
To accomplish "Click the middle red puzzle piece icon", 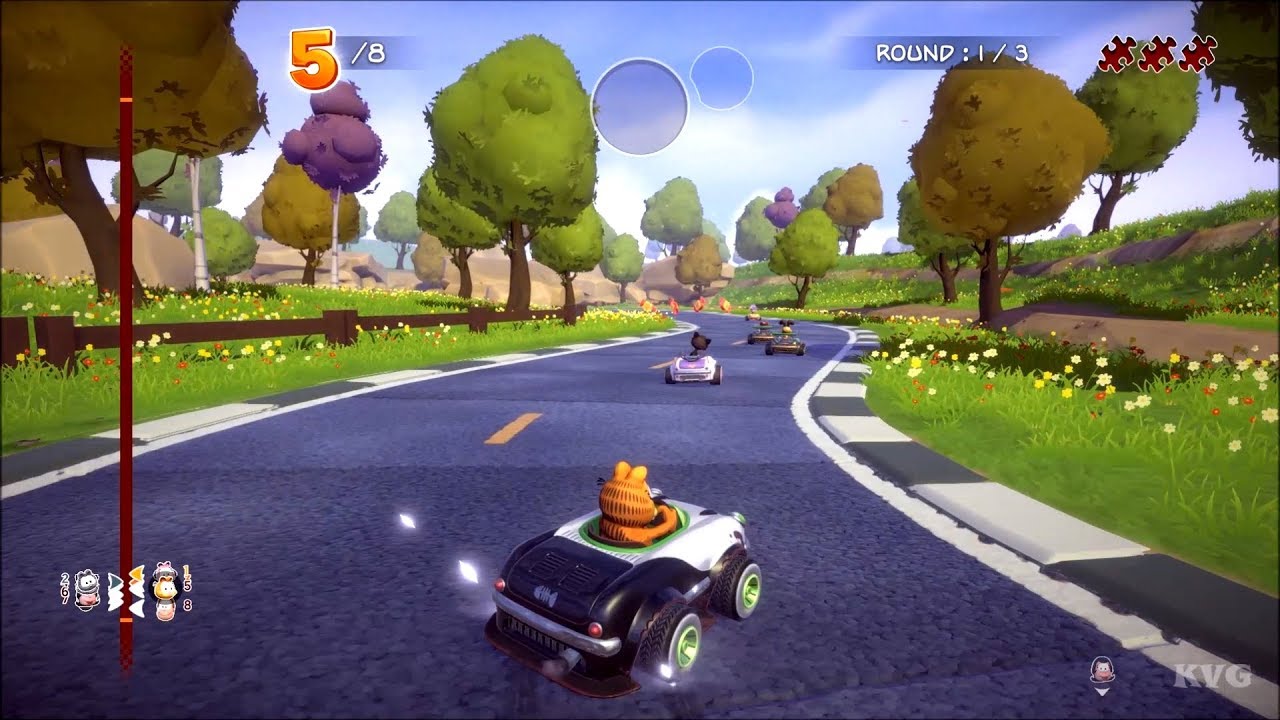I will (x=1158, y=50).
